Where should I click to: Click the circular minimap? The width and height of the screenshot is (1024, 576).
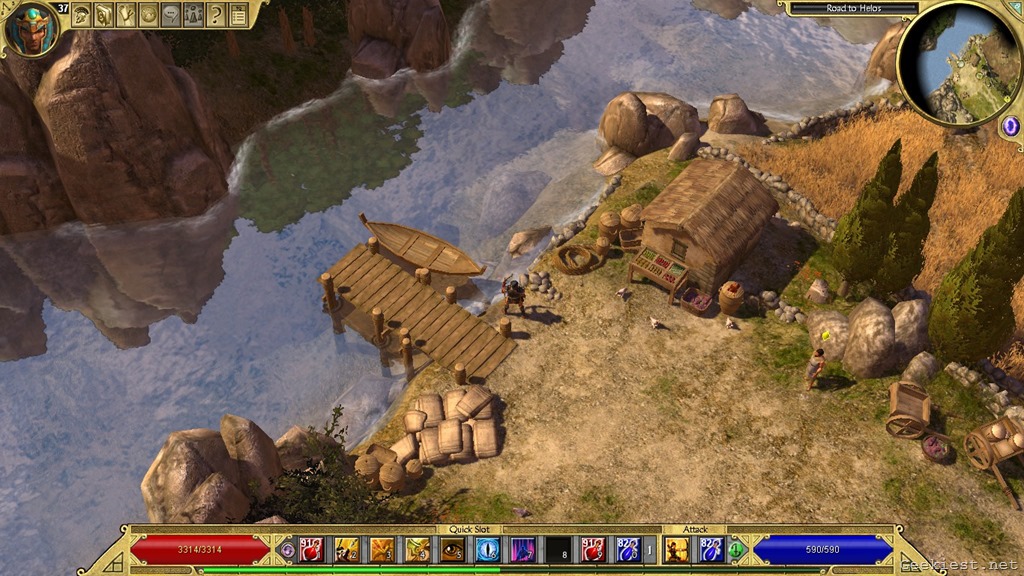point(959,63)
